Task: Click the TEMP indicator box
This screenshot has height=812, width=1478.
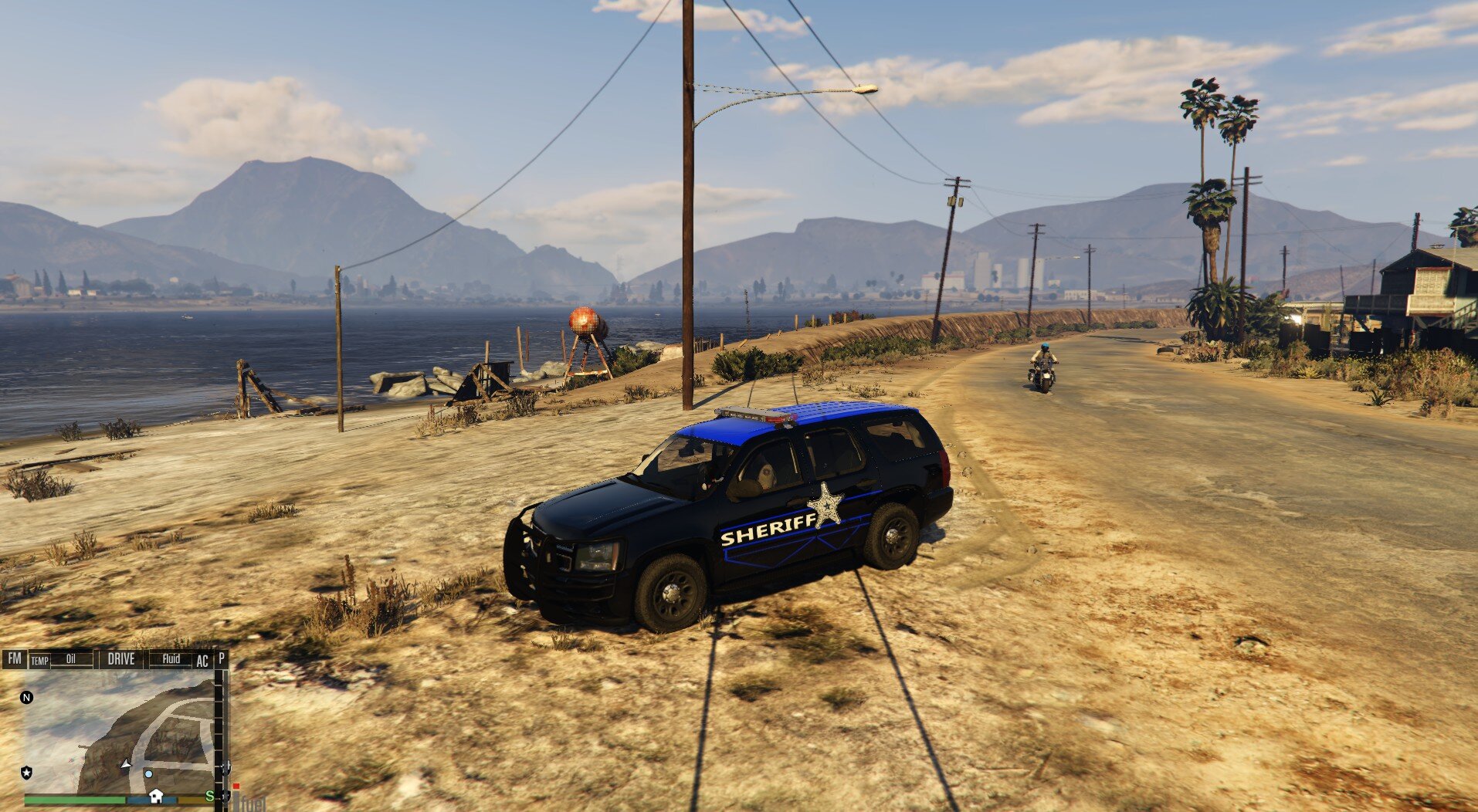Action: click(x=39, y=661)
